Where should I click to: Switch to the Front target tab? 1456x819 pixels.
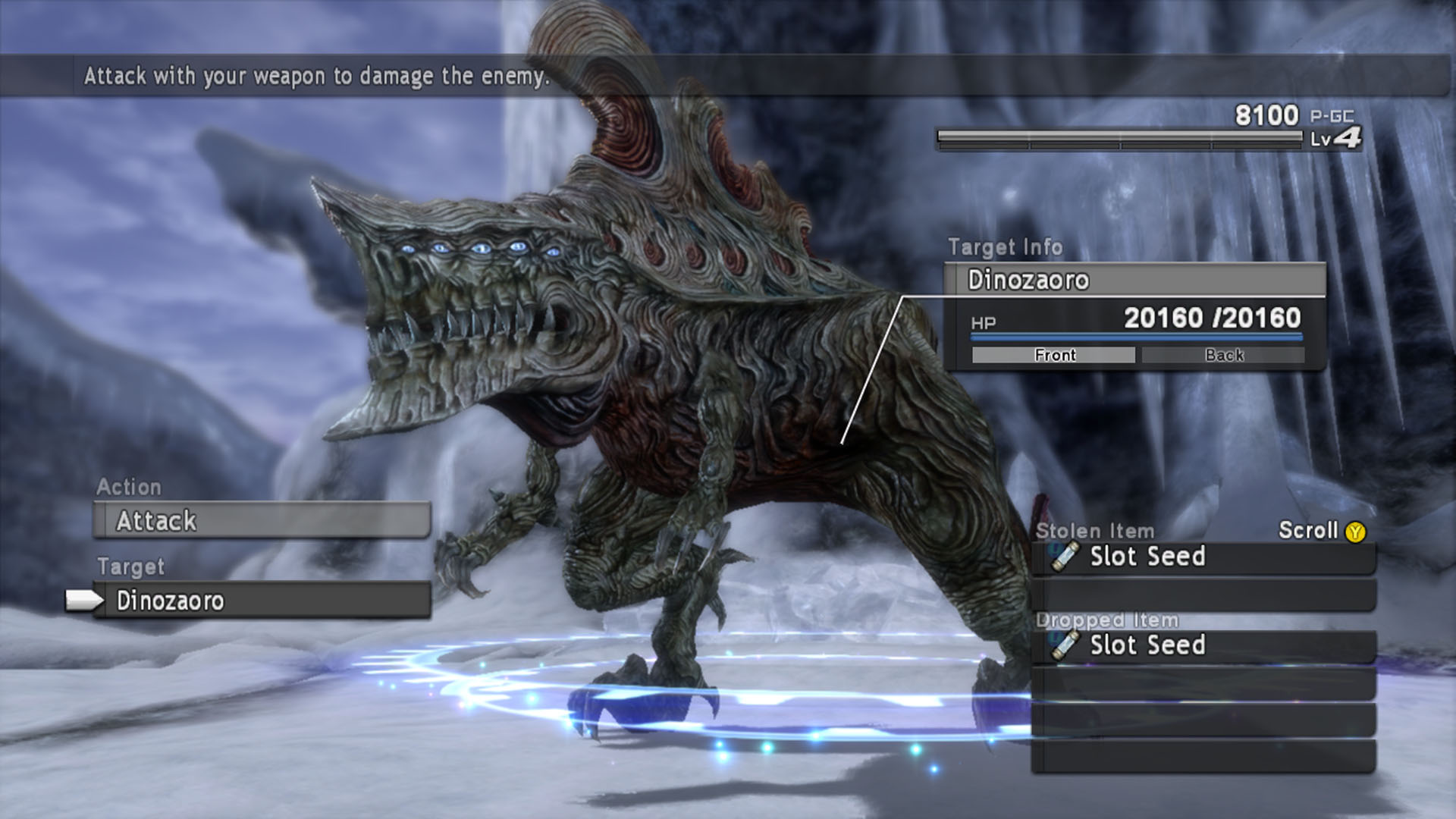click(x=1053, y=355)
